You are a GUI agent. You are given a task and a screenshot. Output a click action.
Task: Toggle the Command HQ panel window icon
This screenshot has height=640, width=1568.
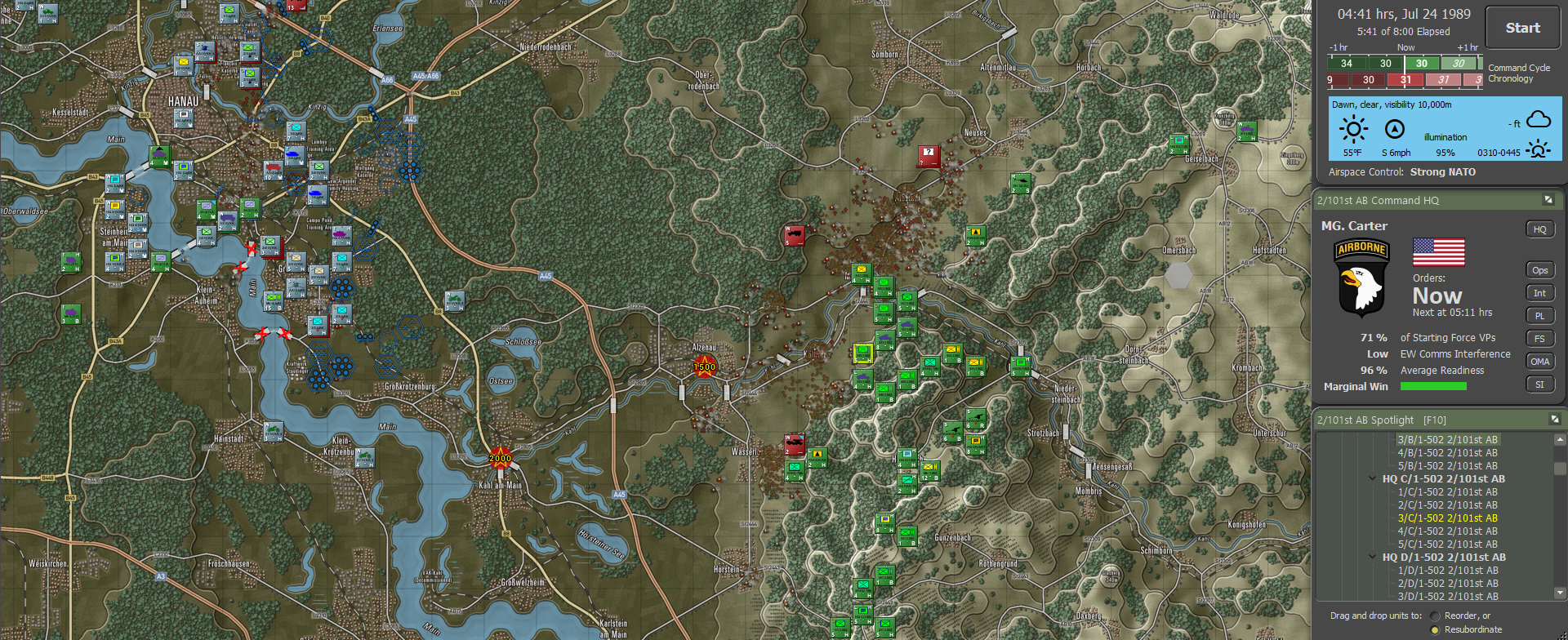[x=1548, y=200]
